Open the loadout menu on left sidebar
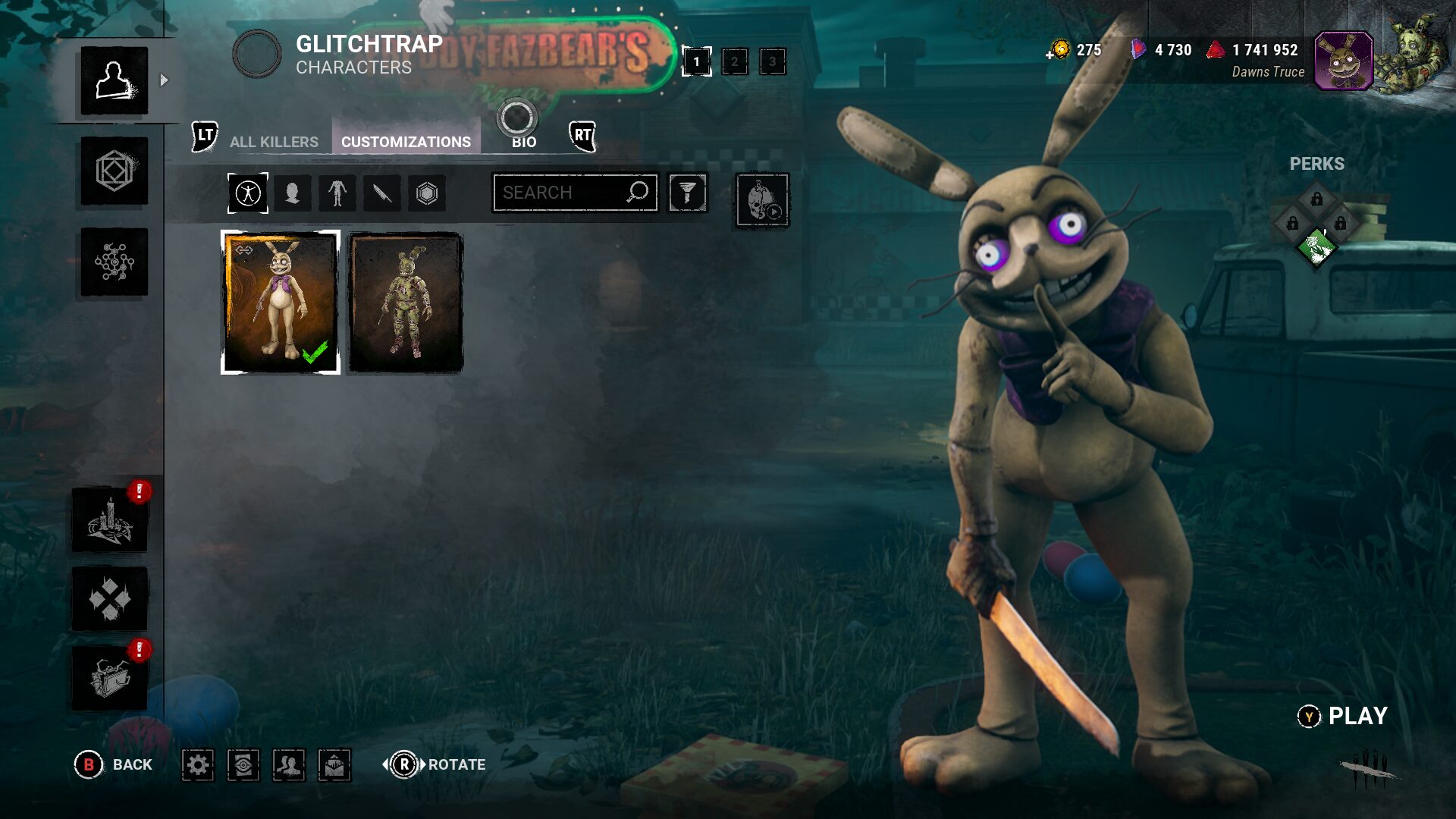The width and height of the screenshot is (1456, 819). point(115,171)
